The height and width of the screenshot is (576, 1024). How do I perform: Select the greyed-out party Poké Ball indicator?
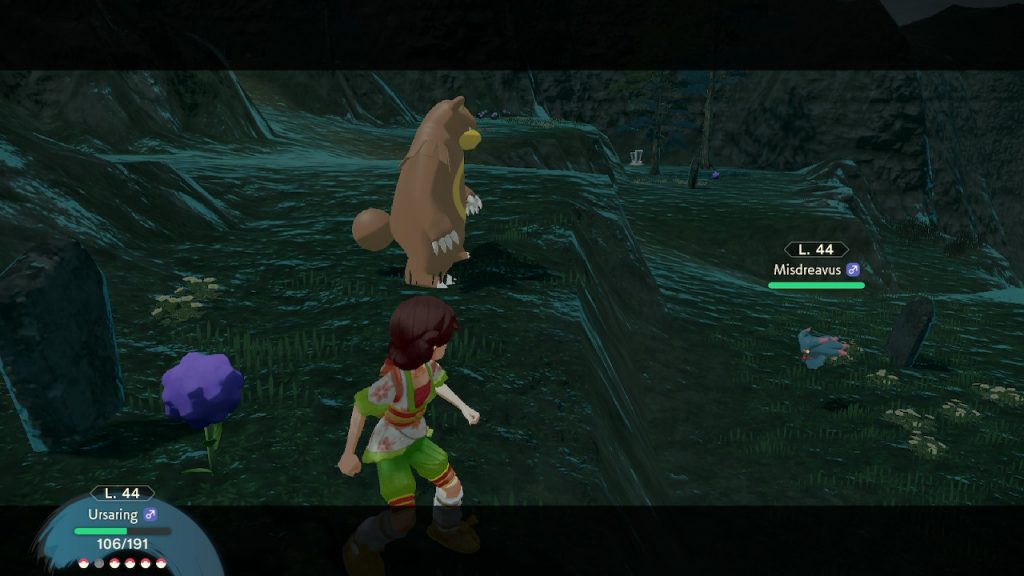(98, 563)
